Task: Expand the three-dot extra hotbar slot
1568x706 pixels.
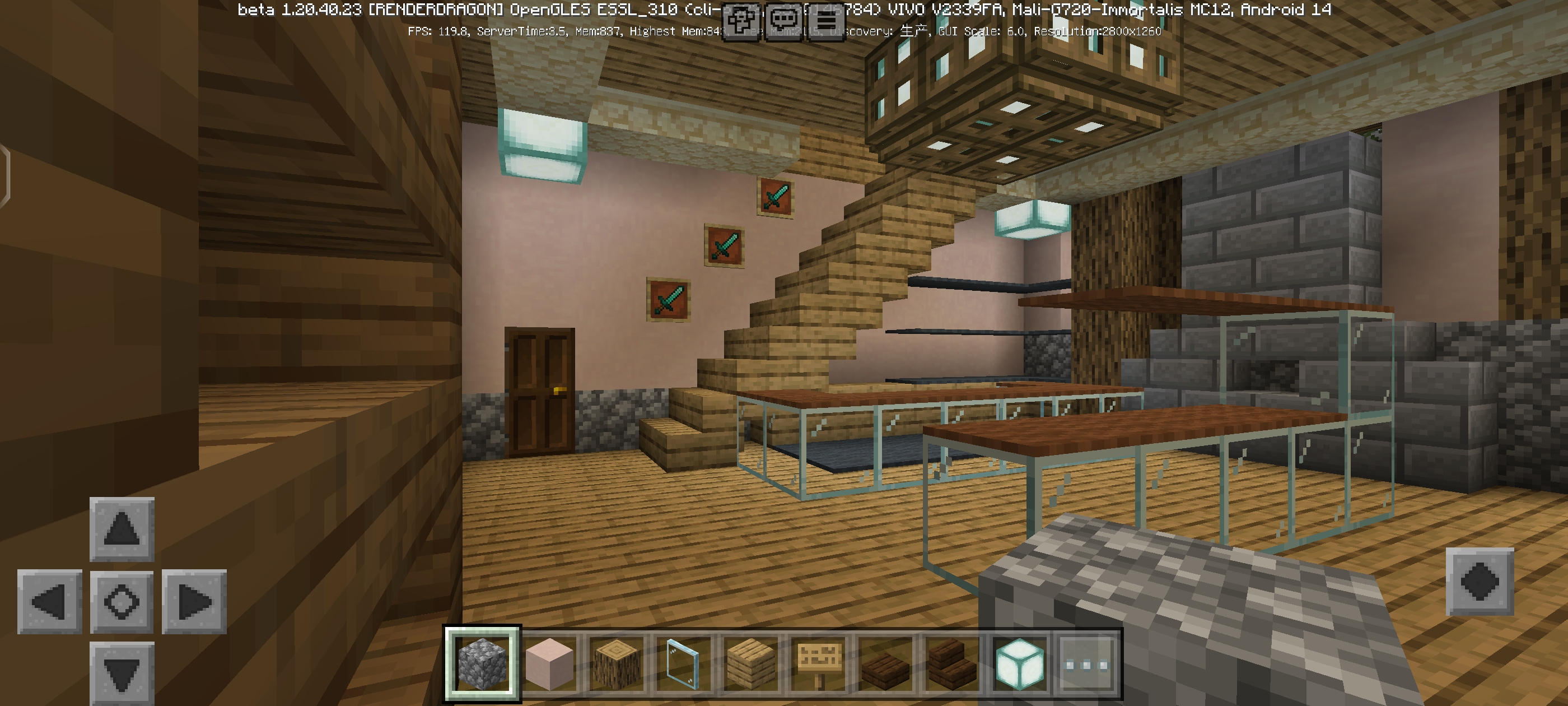Action: pos(1088,666)
